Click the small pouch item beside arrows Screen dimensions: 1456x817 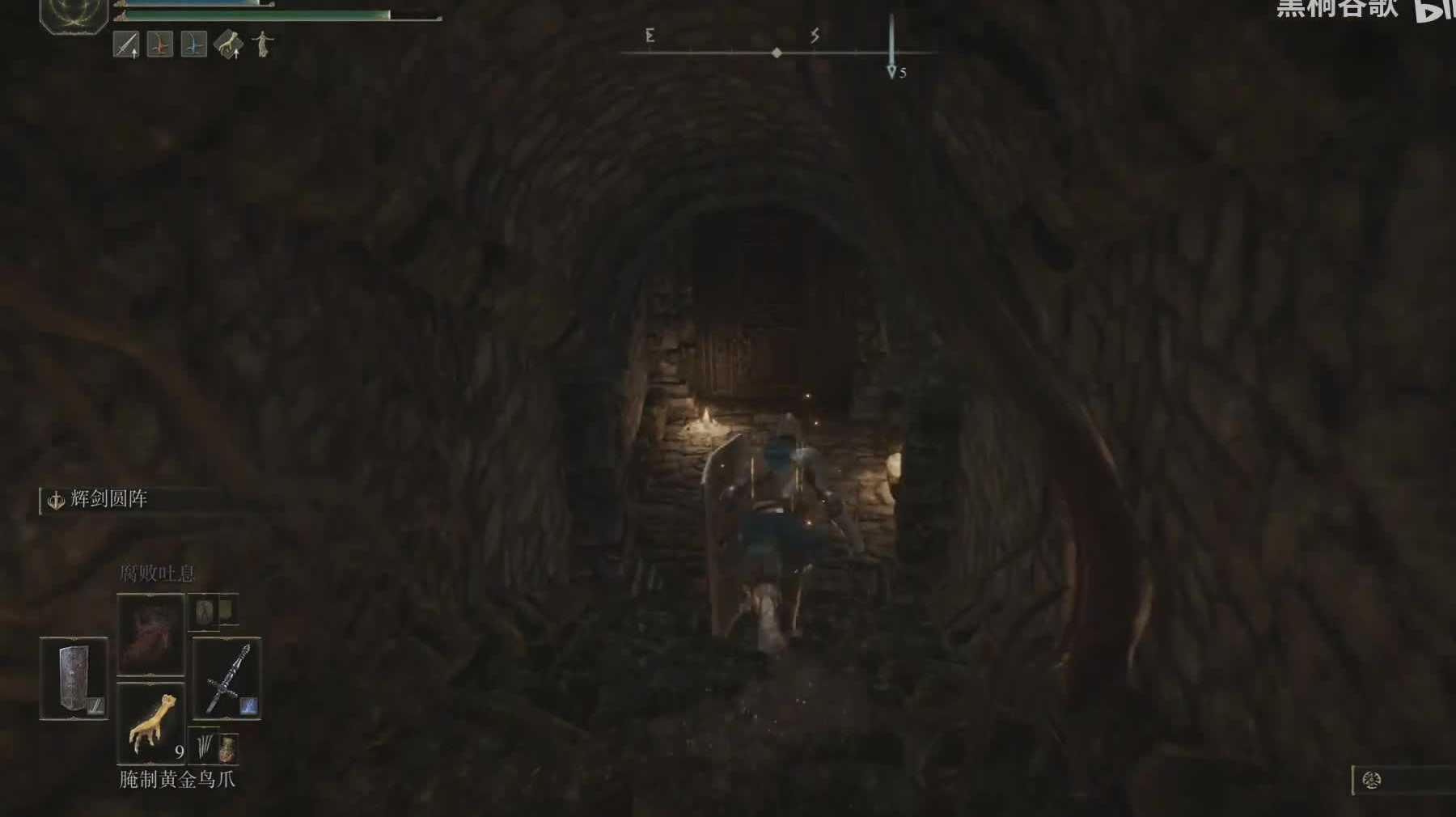(x=228, y=747)
